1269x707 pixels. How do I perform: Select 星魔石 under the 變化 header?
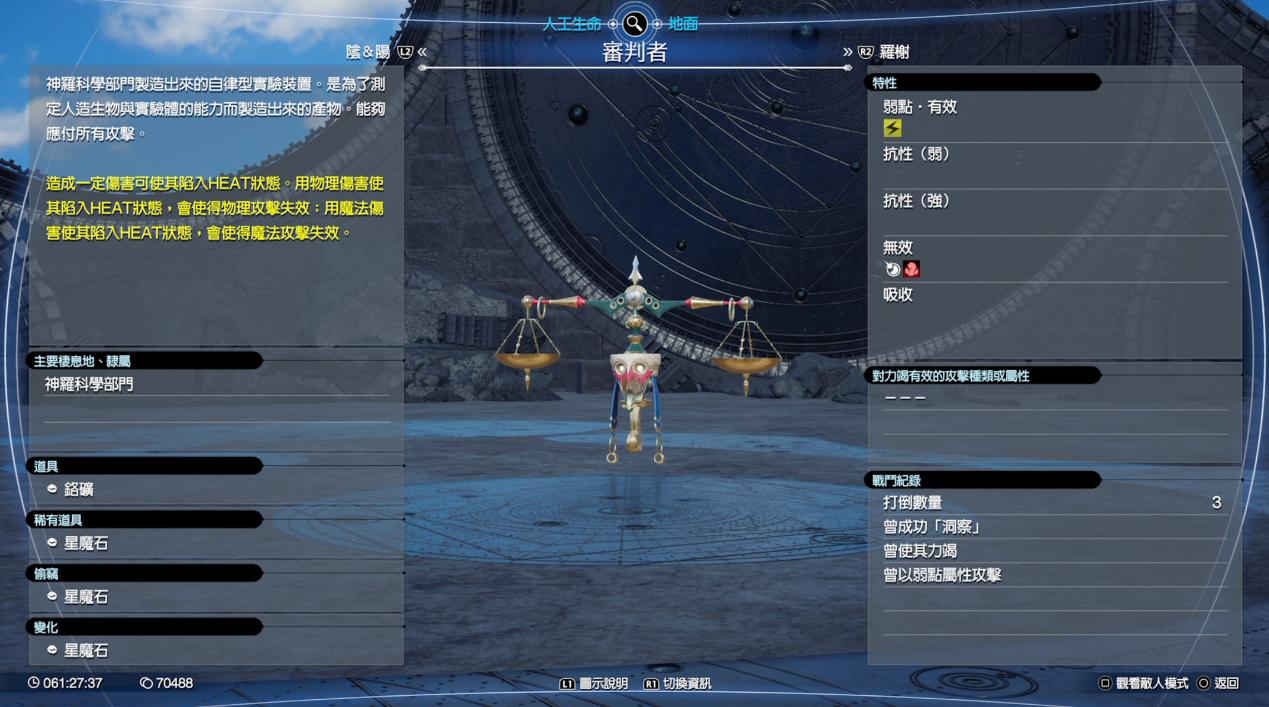tap(85, 650)
